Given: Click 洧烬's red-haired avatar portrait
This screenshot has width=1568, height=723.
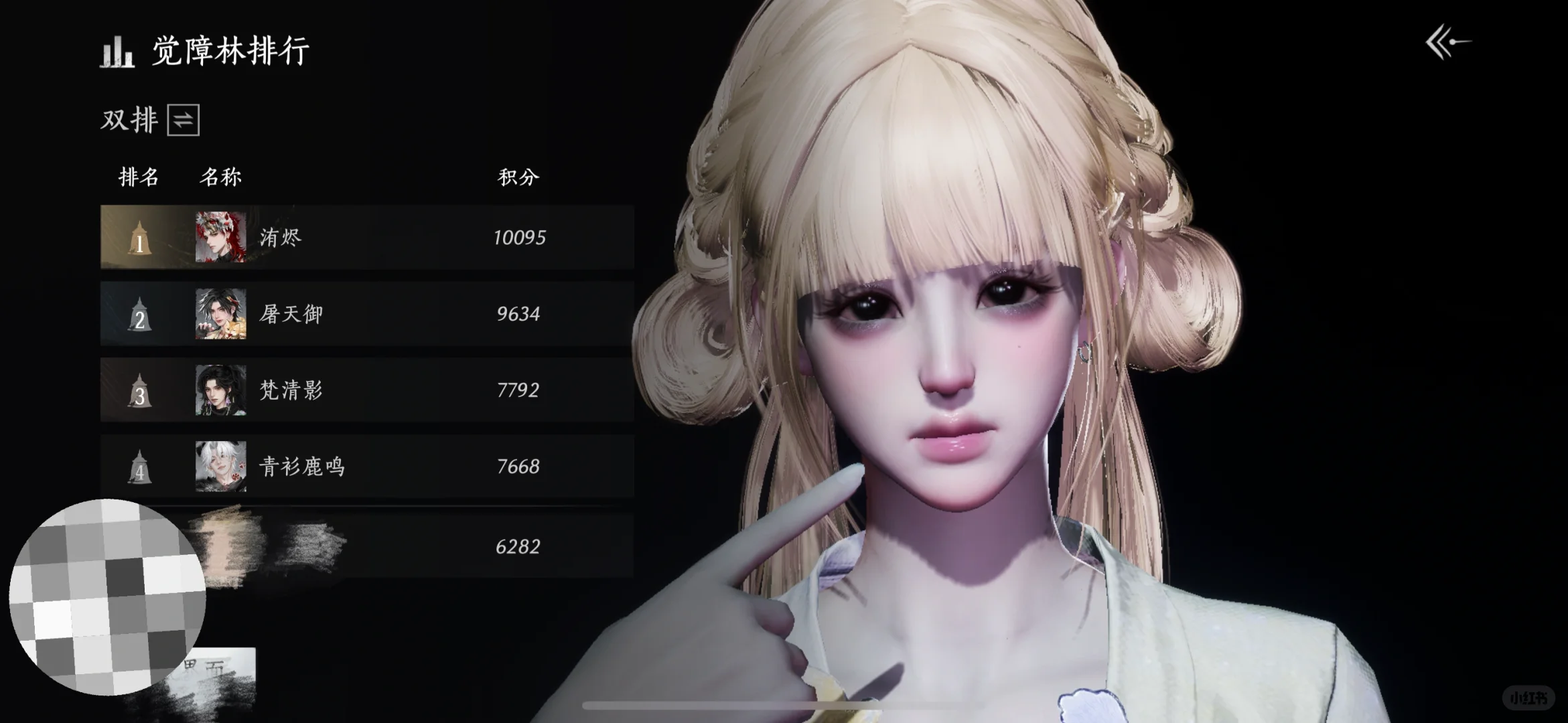Looking at the screenshot, I should tap(220, 238).
